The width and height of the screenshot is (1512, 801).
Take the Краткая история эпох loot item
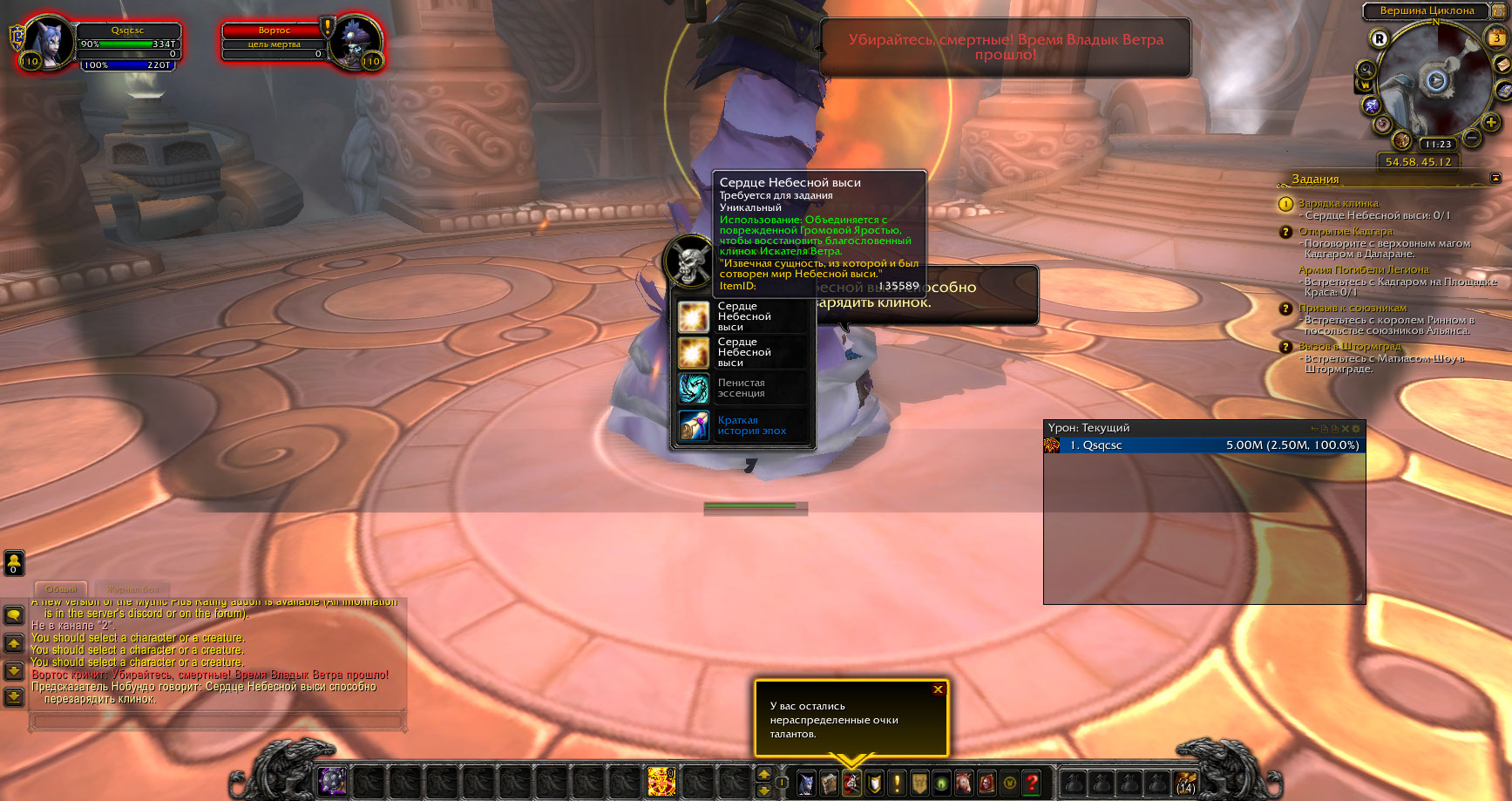tap(741, 426)
